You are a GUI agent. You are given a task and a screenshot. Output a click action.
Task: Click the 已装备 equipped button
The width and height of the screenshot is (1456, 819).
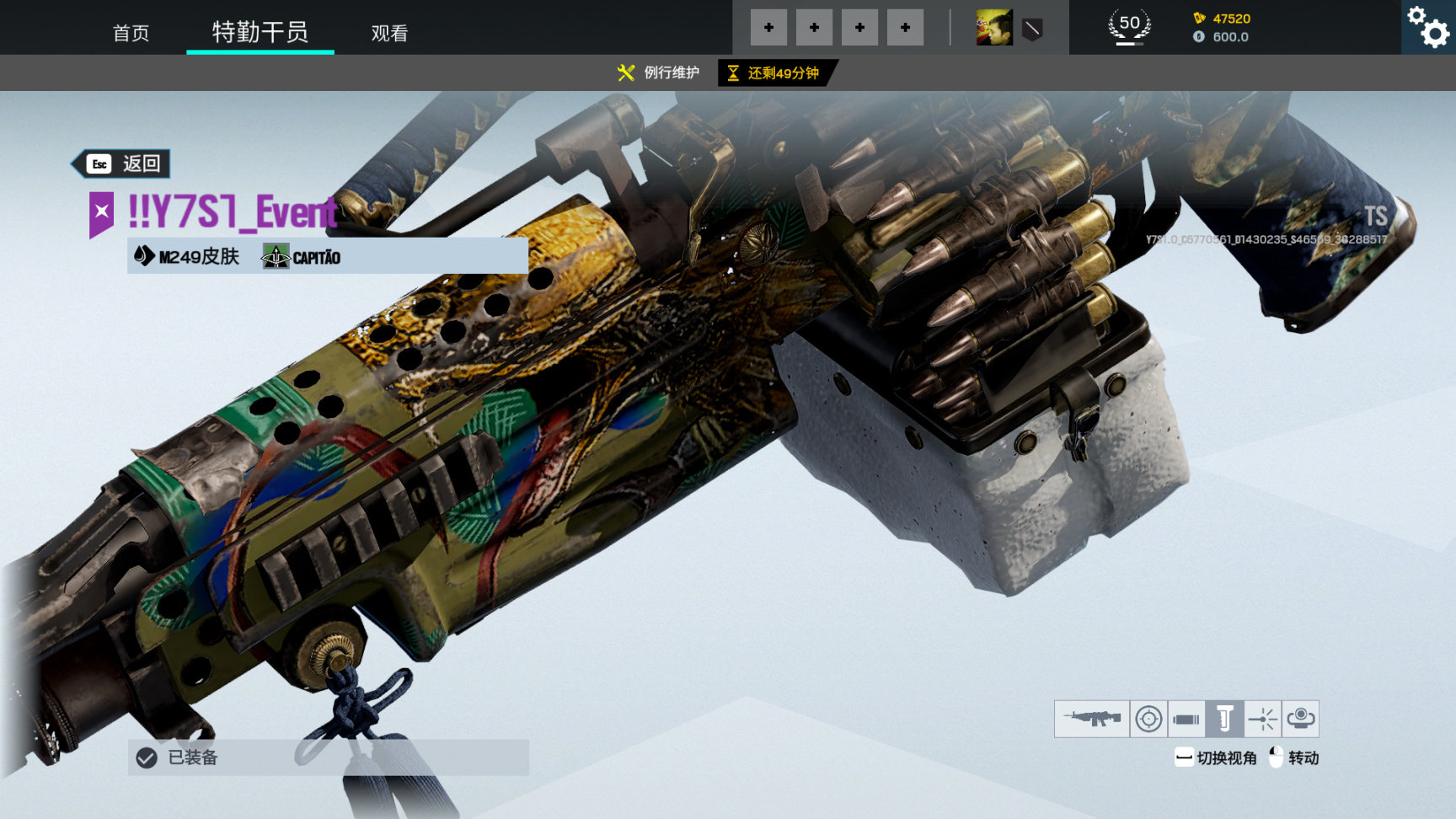(x=328, y=757)
